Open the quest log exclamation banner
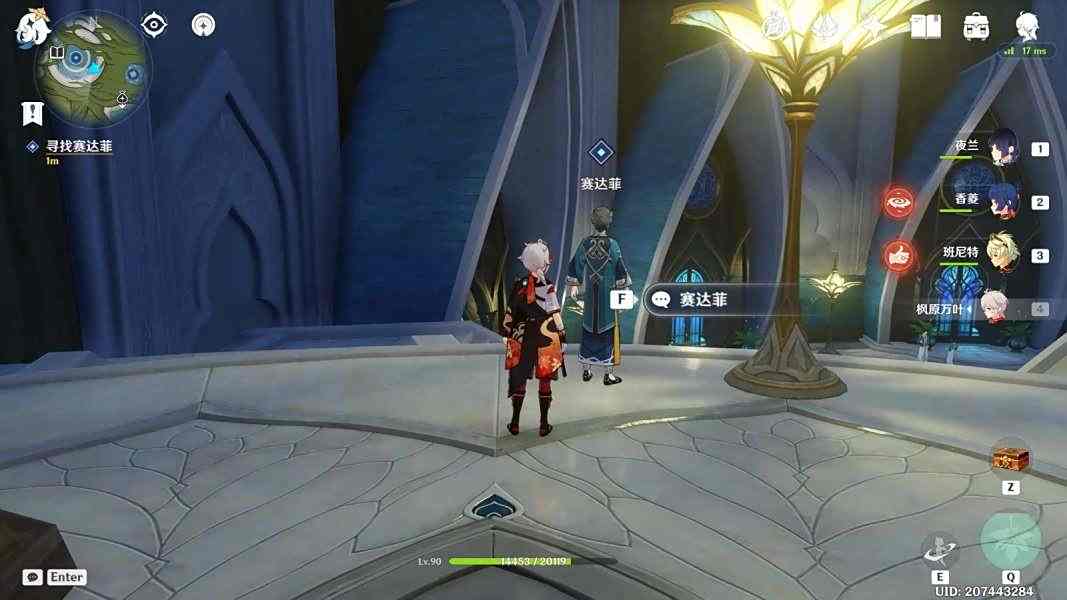Screen dimensions: 1067x600 coord(33,113)
